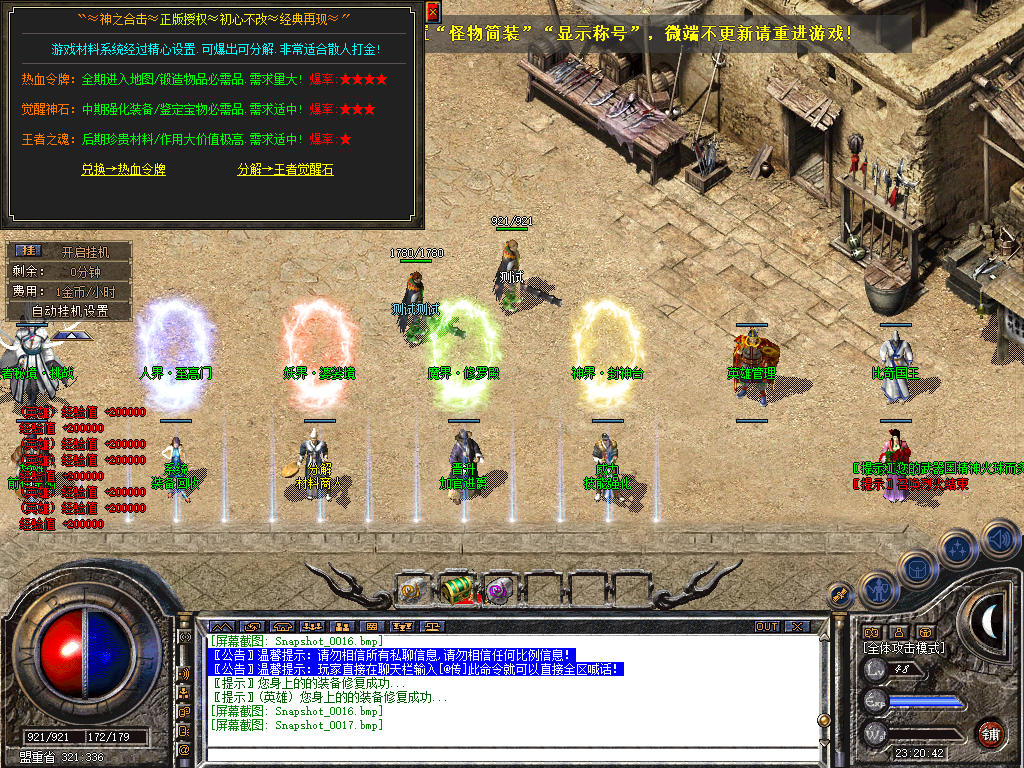This screenshot has width=1024, height=768.
Task: Open the skills sparkle round button
Action: 958,548
